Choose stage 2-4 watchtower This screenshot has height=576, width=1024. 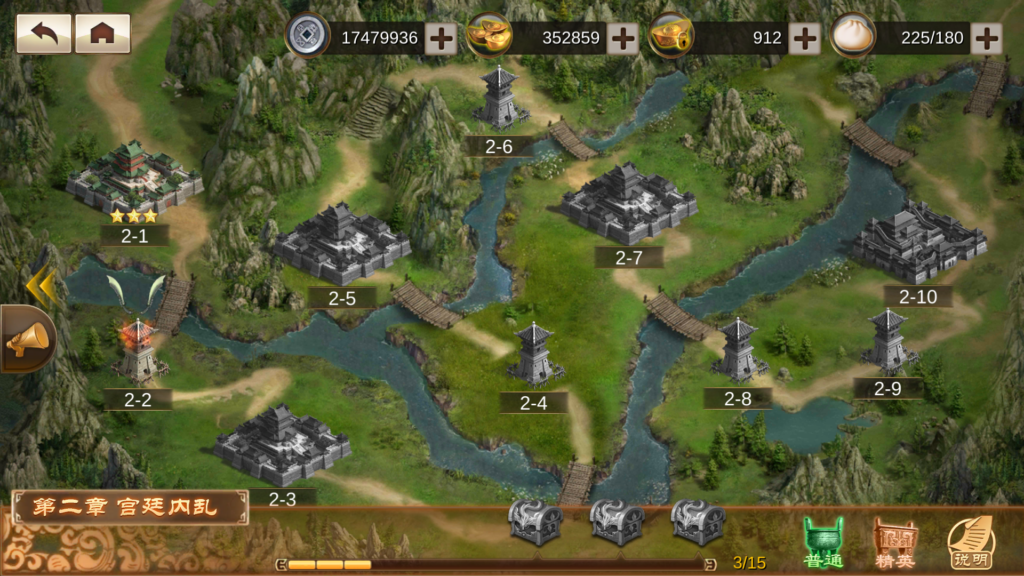tap(534, 356)
